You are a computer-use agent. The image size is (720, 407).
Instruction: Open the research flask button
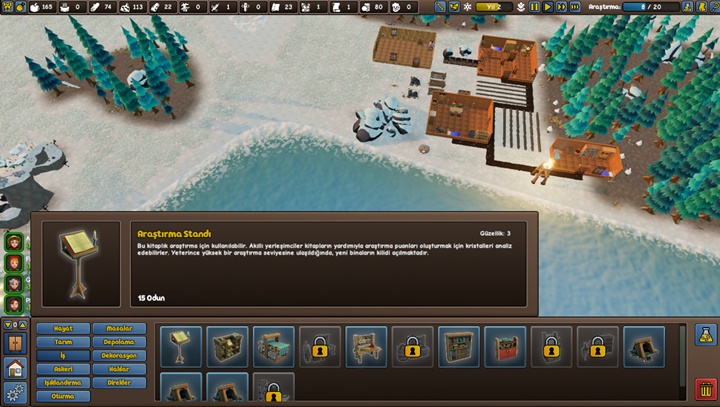coord(704,334)
